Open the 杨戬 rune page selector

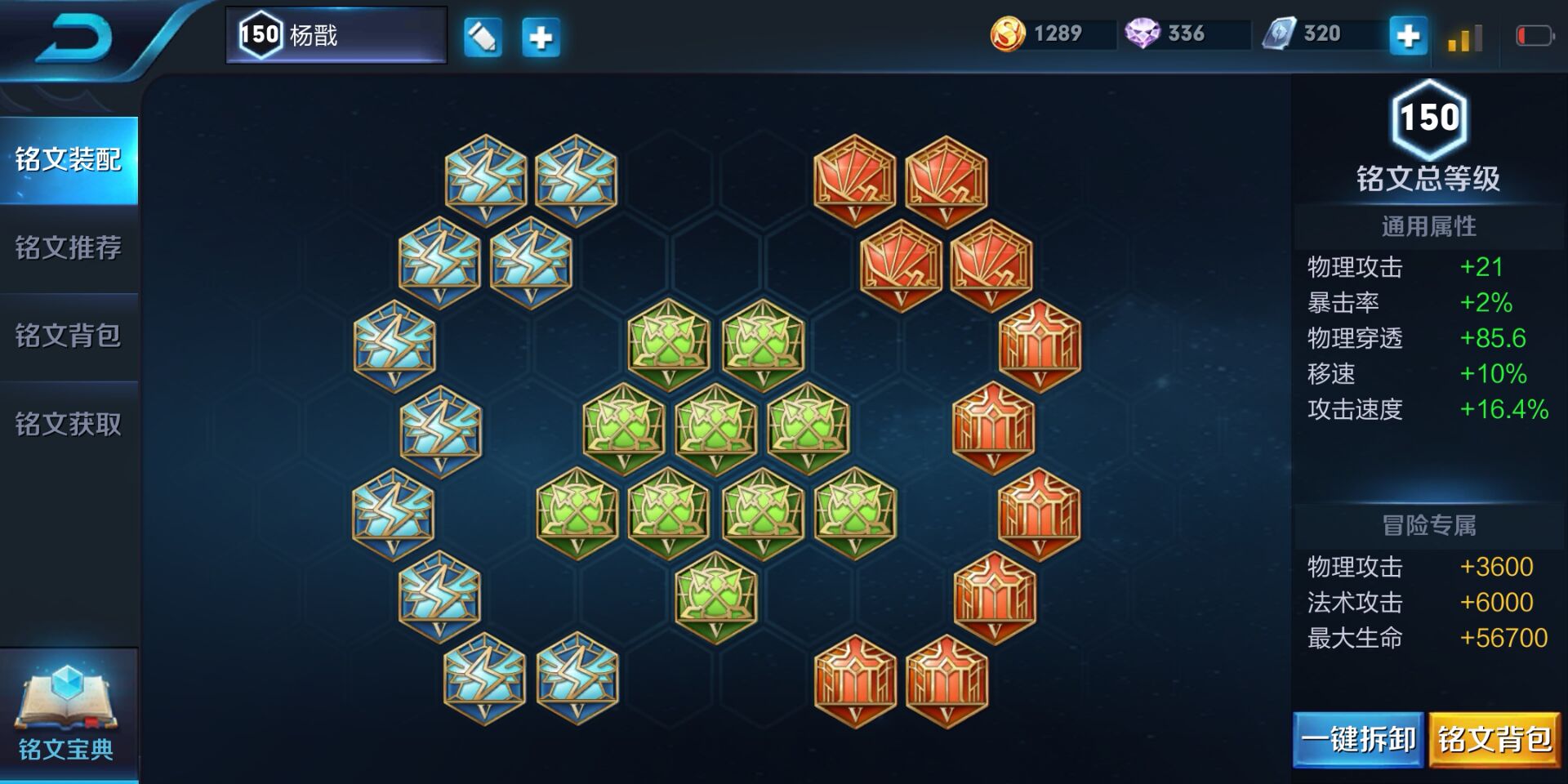pyautogui.click(x=336, y=35)
